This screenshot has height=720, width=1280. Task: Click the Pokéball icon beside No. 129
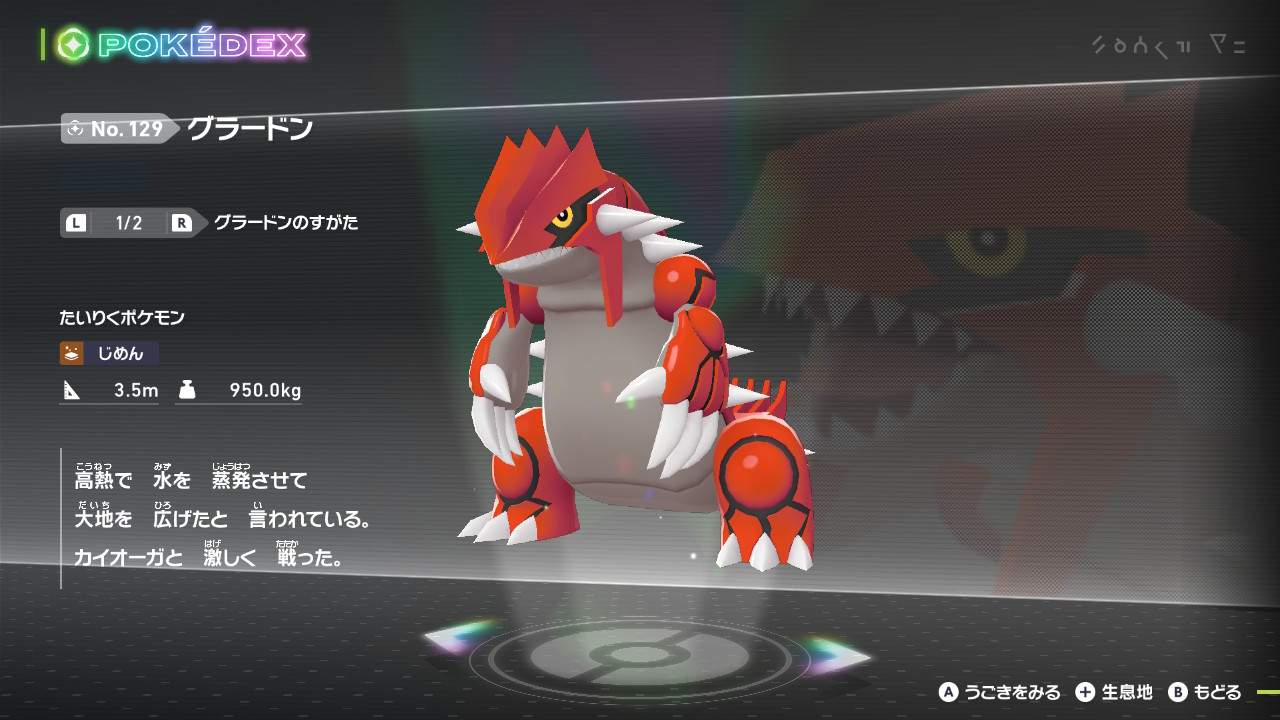click(x=76, y=128)
